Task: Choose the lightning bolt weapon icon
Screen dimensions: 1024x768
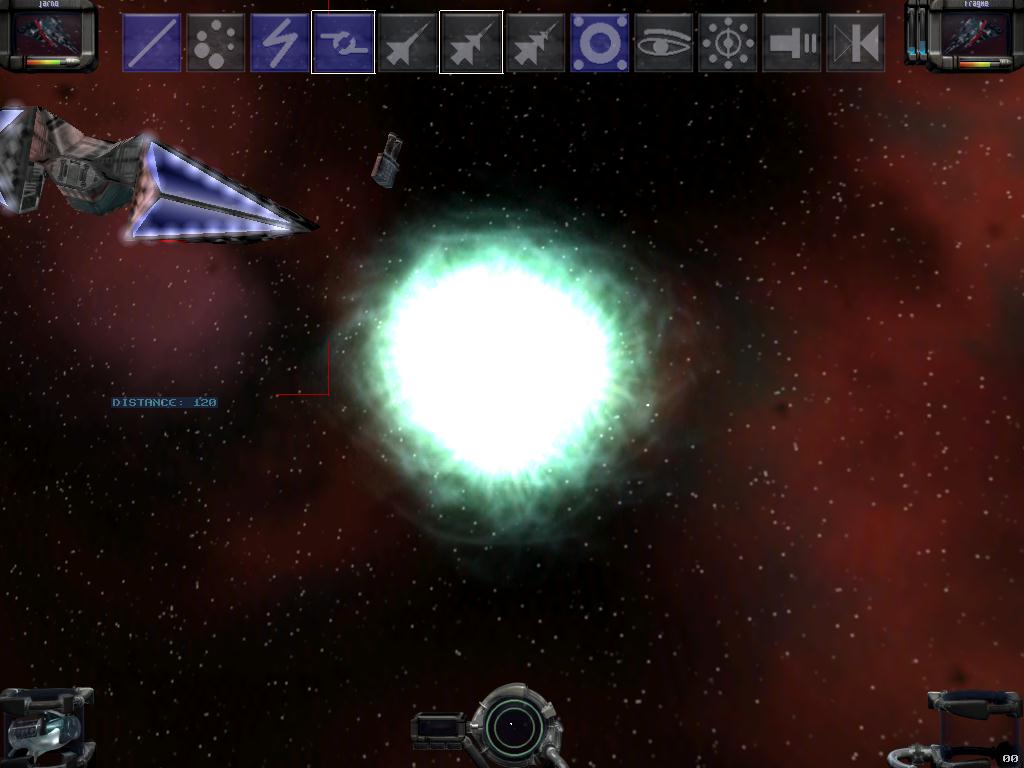Action: coord(280,42)
